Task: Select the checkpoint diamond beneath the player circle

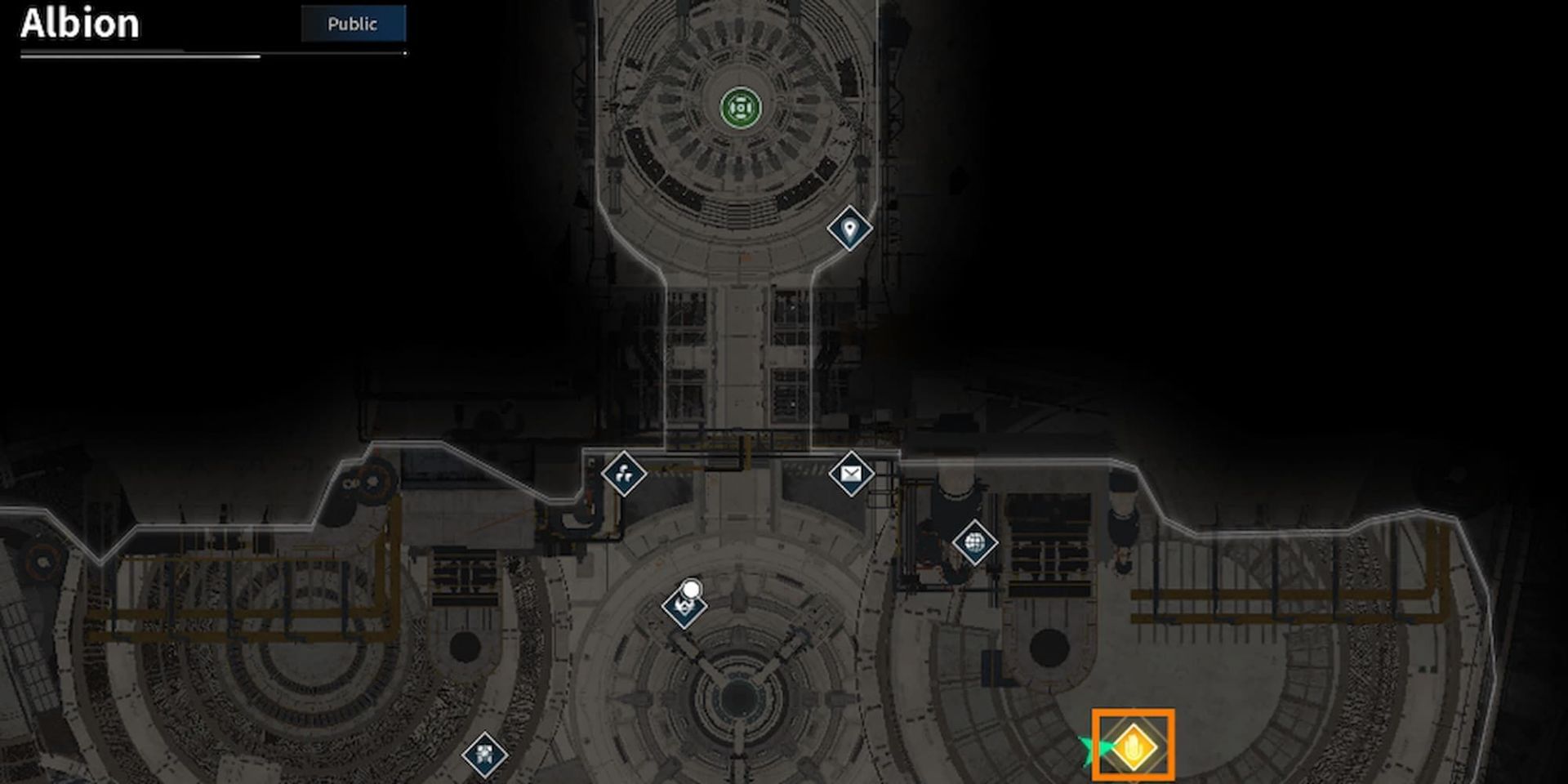Action: point(684,608)
